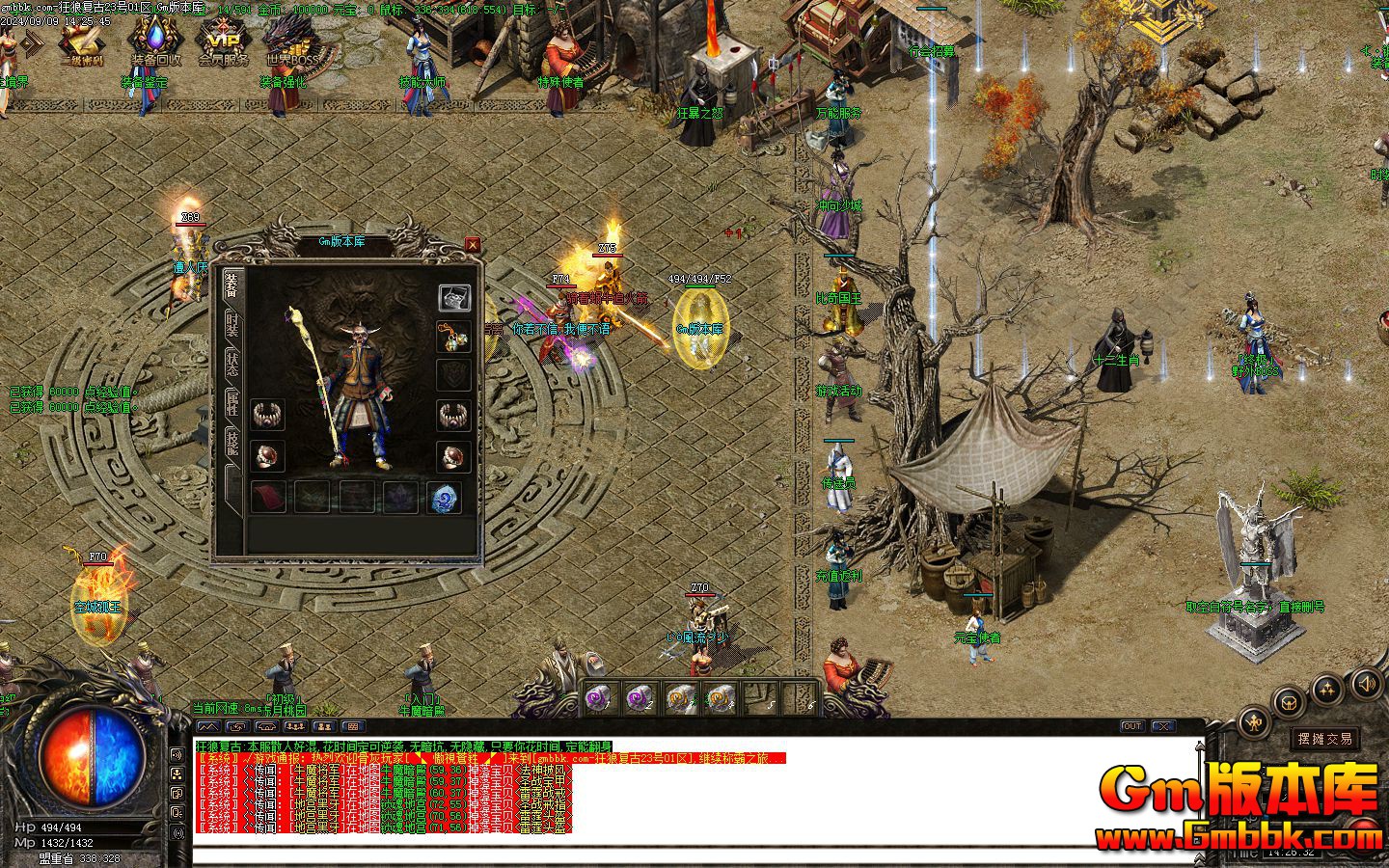Select the 属性 attributes tab
The image size is (1389, 868).
232,403
